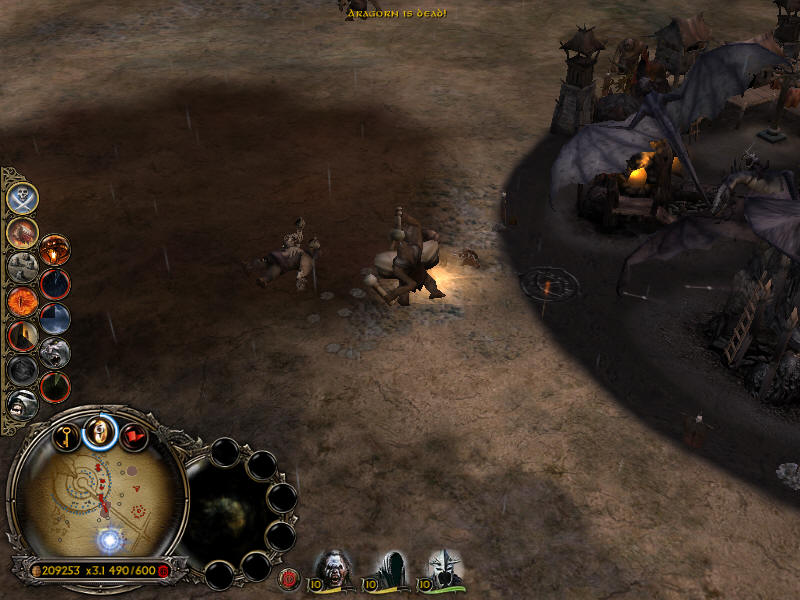Activate the Eye of Sauron power
800x600 pixels.
[x=22, y=300]
